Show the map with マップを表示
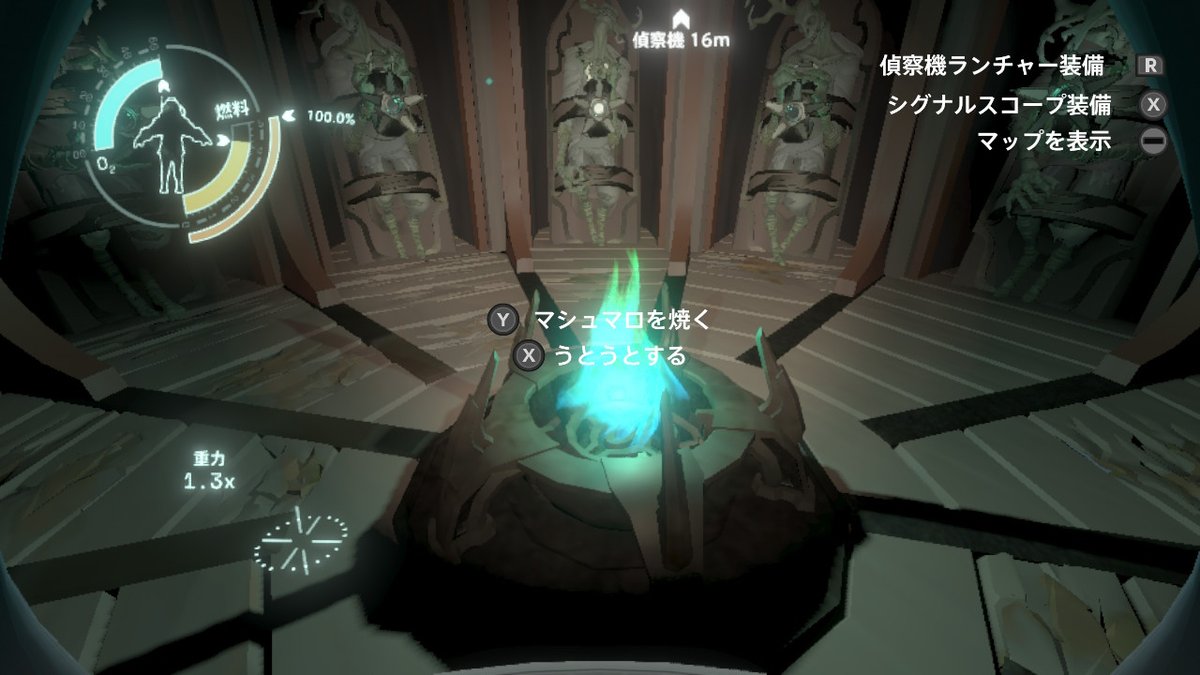 (x=1044, y=141)
